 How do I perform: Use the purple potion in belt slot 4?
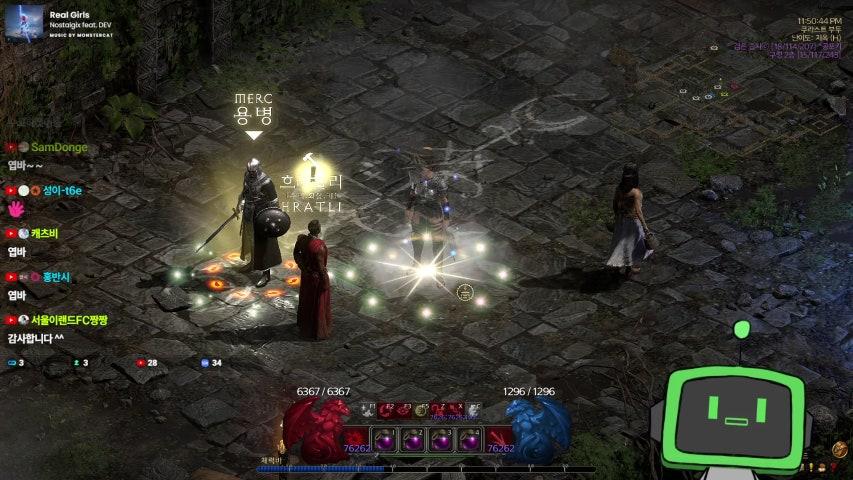469,440
